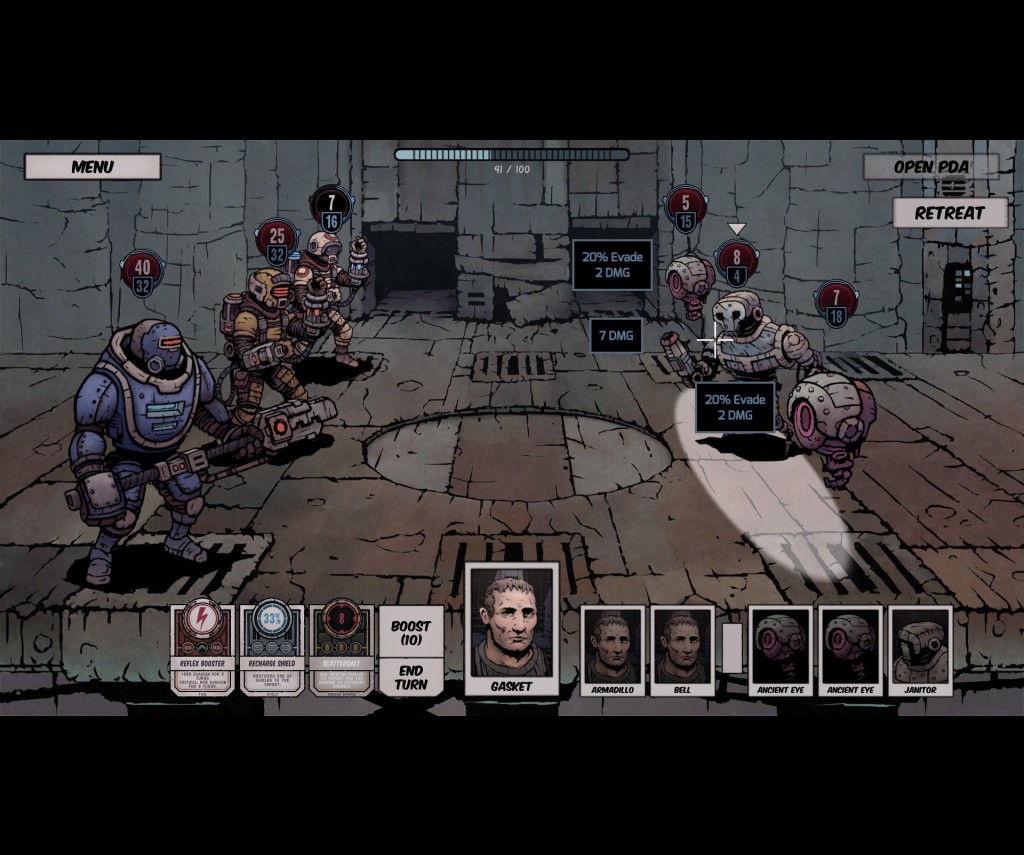Select the Janitor turn order portrait
The height and width of the screenshot is (855, 1024).
pos(920,650)
